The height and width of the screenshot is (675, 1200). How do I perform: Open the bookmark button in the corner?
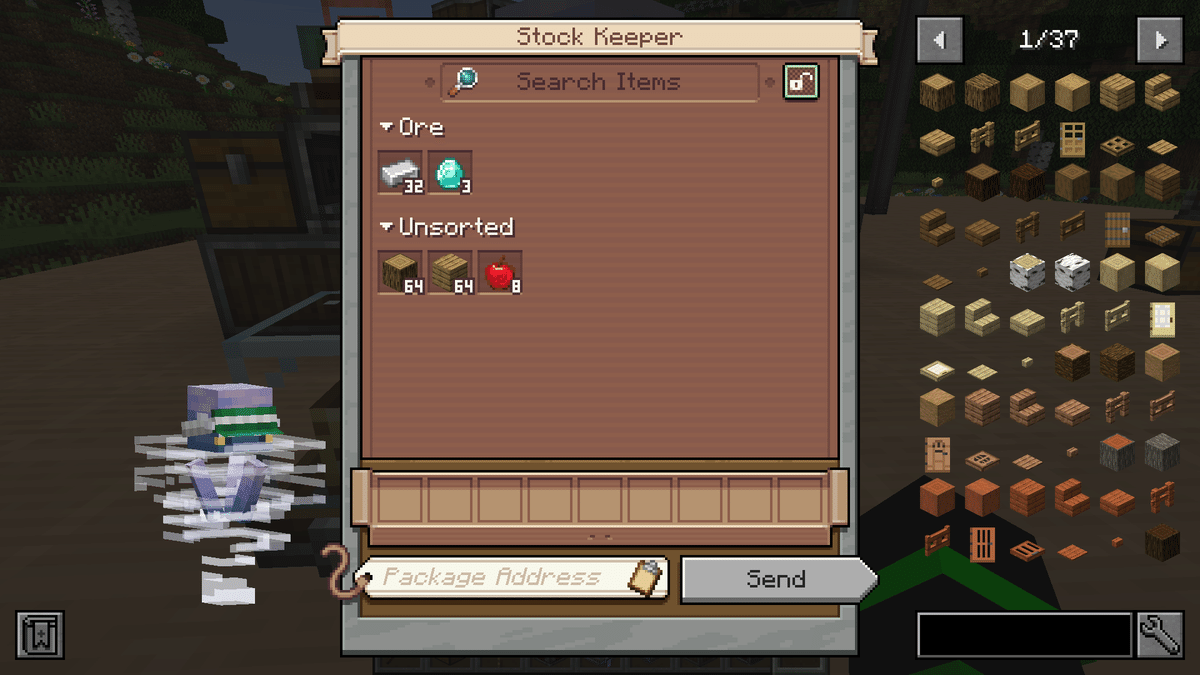(x=40, y=635)
